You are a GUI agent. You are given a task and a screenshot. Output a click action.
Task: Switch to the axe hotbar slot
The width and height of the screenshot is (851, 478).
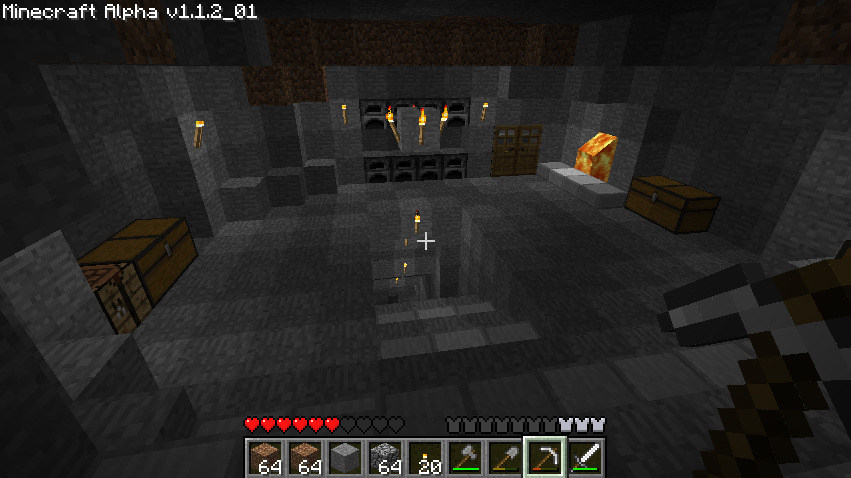pos(464,458)
